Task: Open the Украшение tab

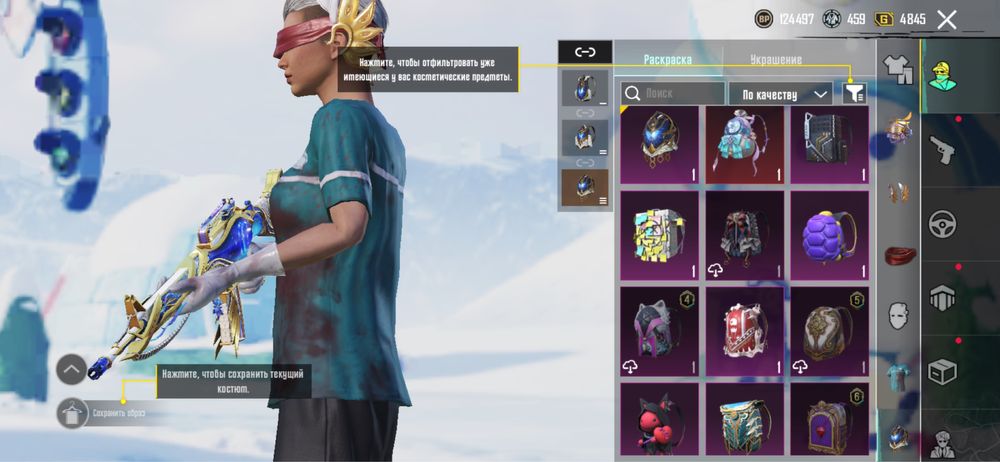Action: click(775, 59)
